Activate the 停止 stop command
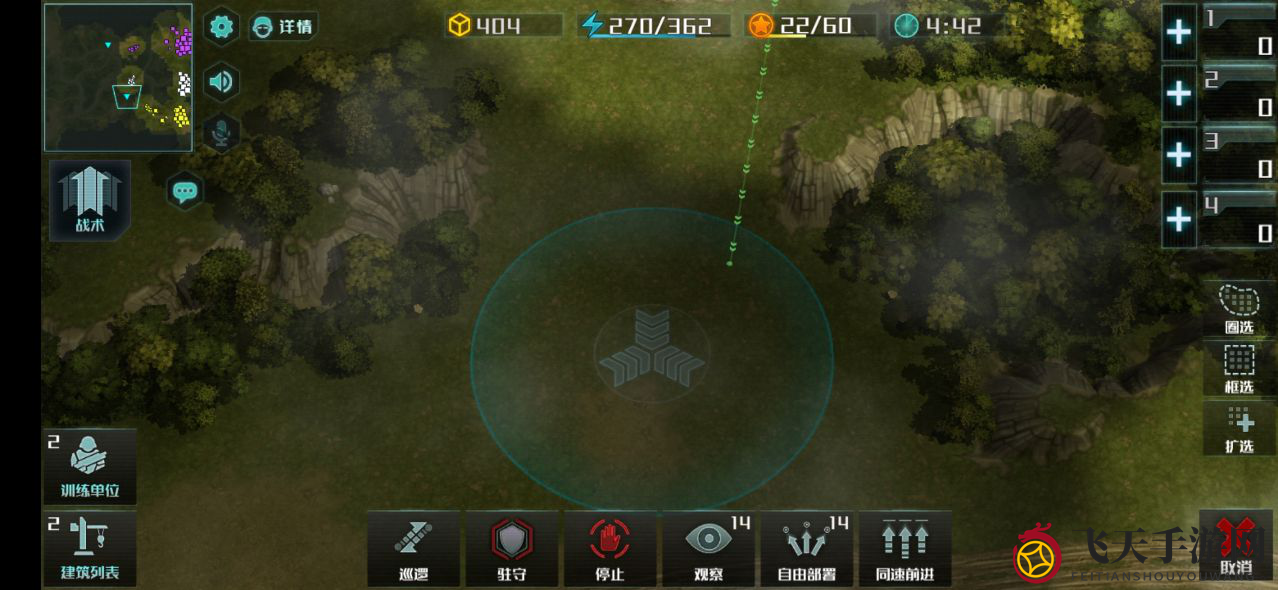1278x590 pixels. (610, 548)
